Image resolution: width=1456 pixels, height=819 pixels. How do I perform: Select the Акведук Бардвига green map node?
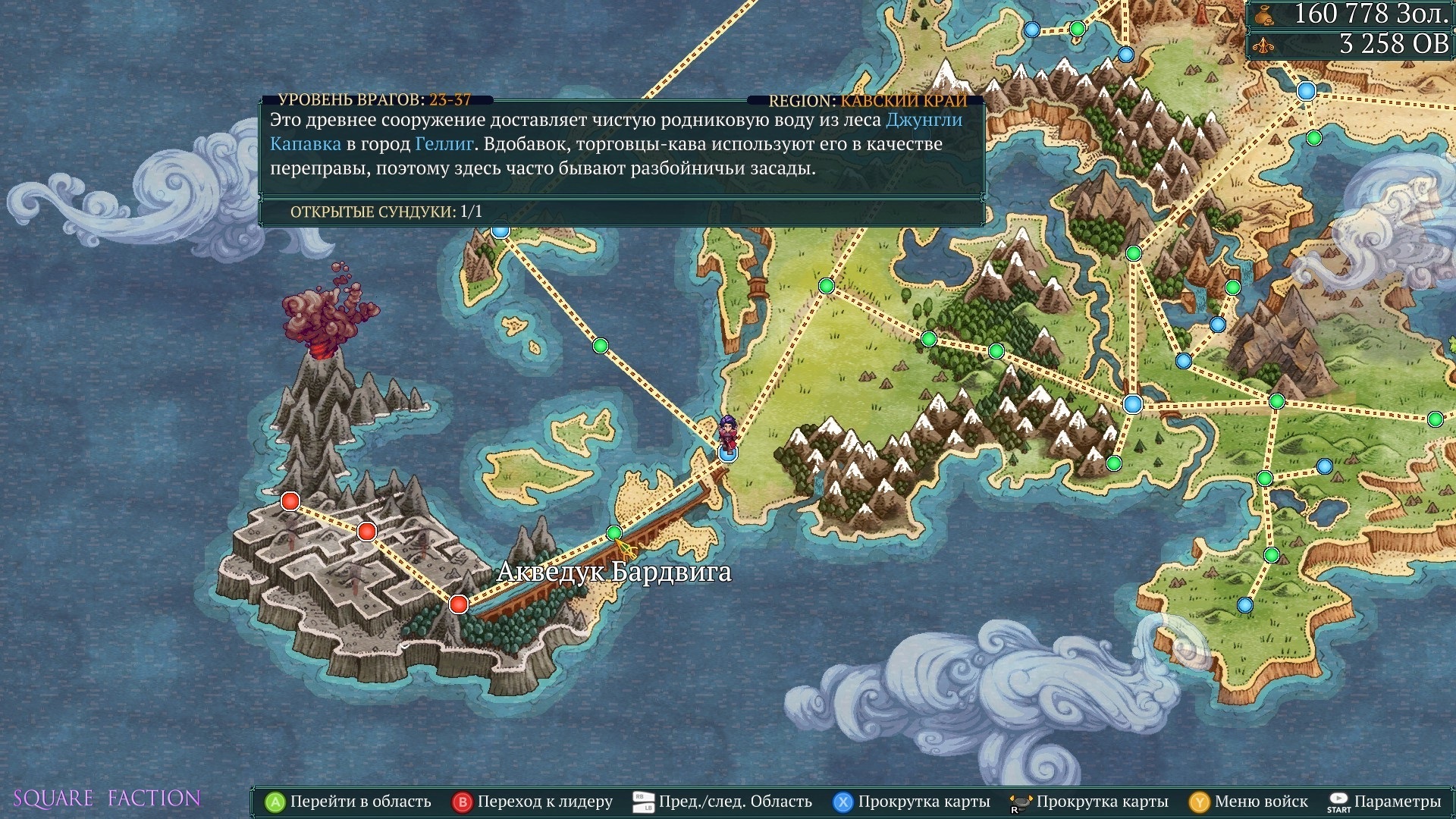614,533
